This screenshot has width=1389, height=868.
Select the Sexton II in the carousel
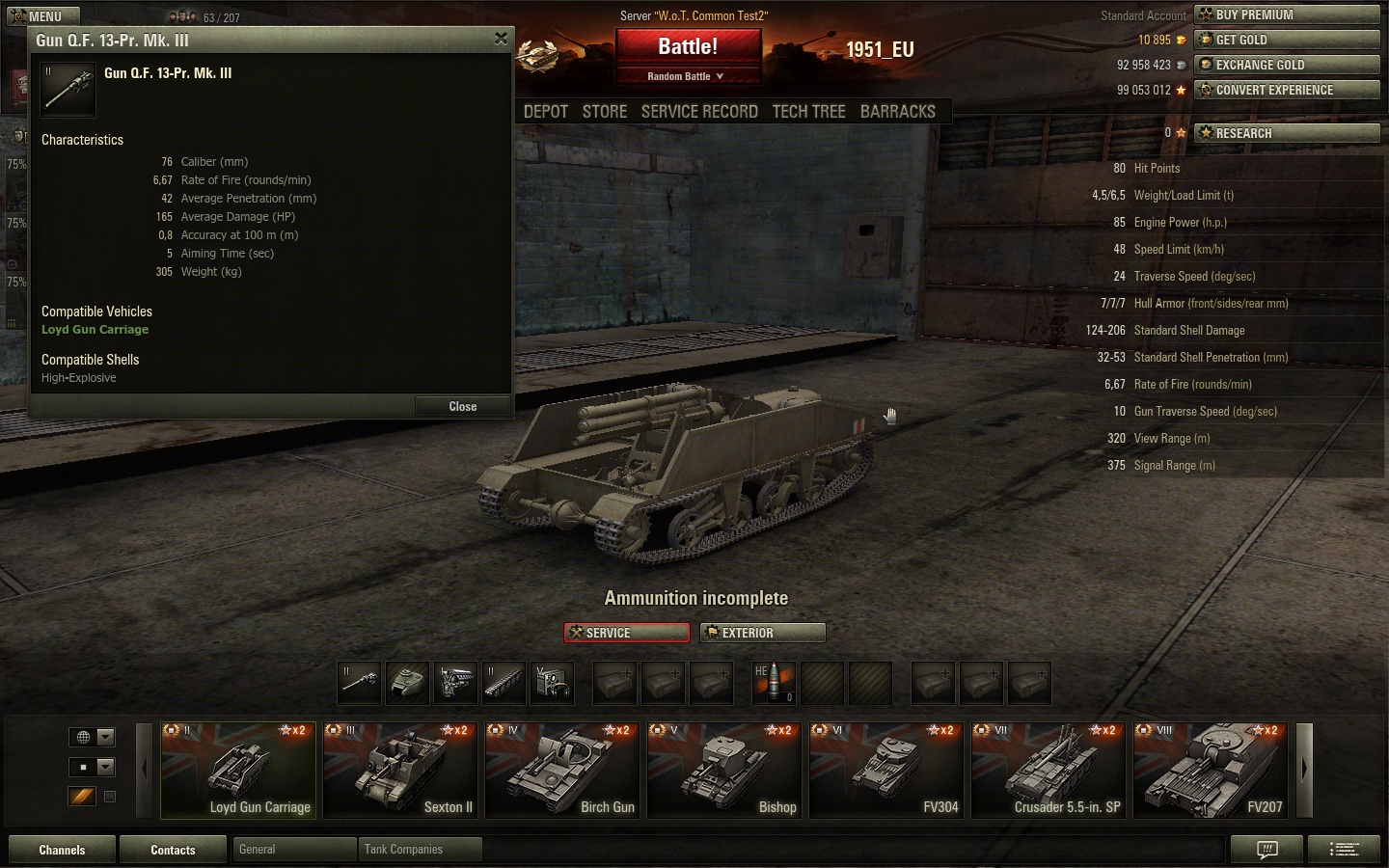399,771
